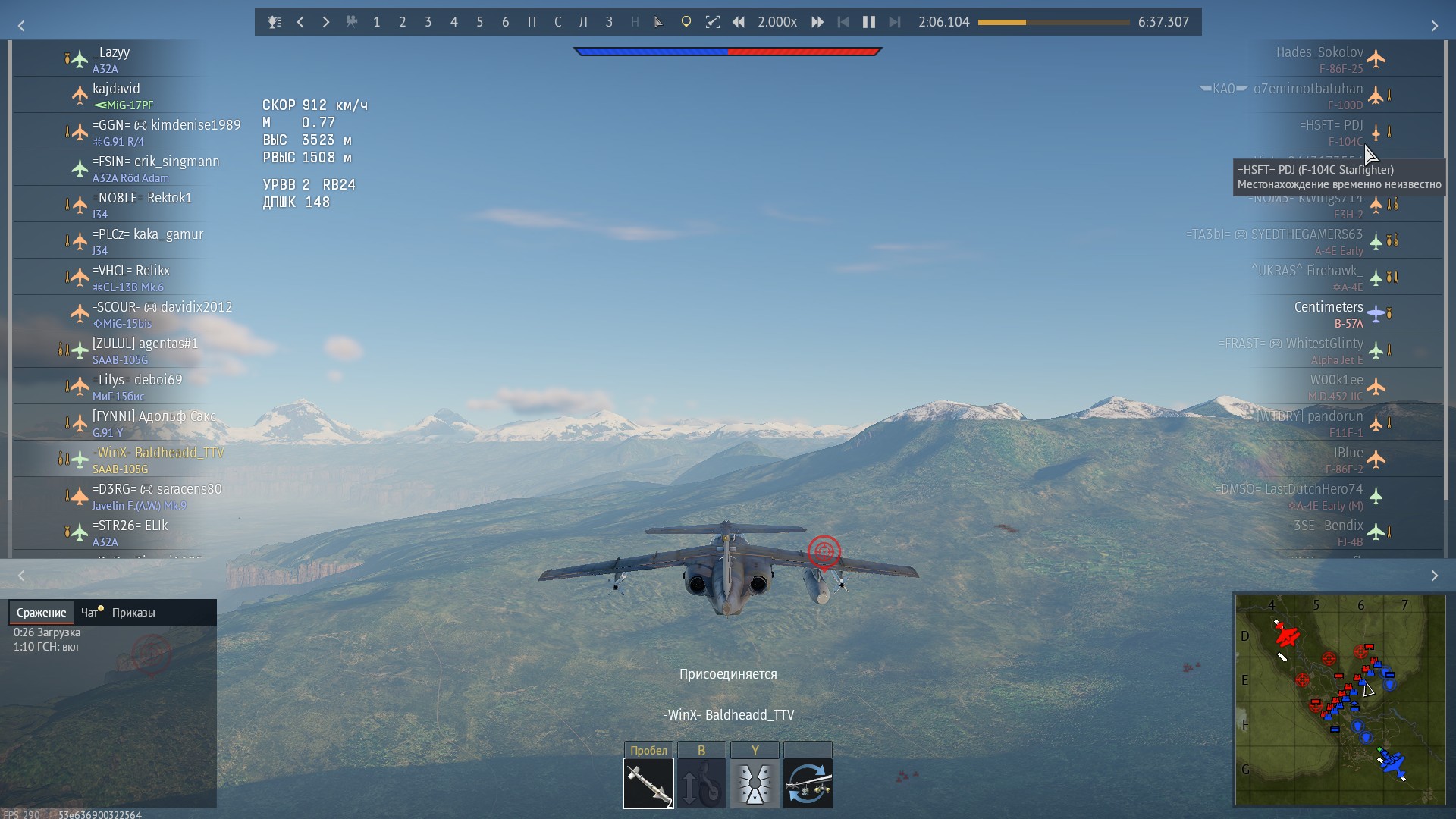Select the Сражение tab

click(x=42, y=613)
